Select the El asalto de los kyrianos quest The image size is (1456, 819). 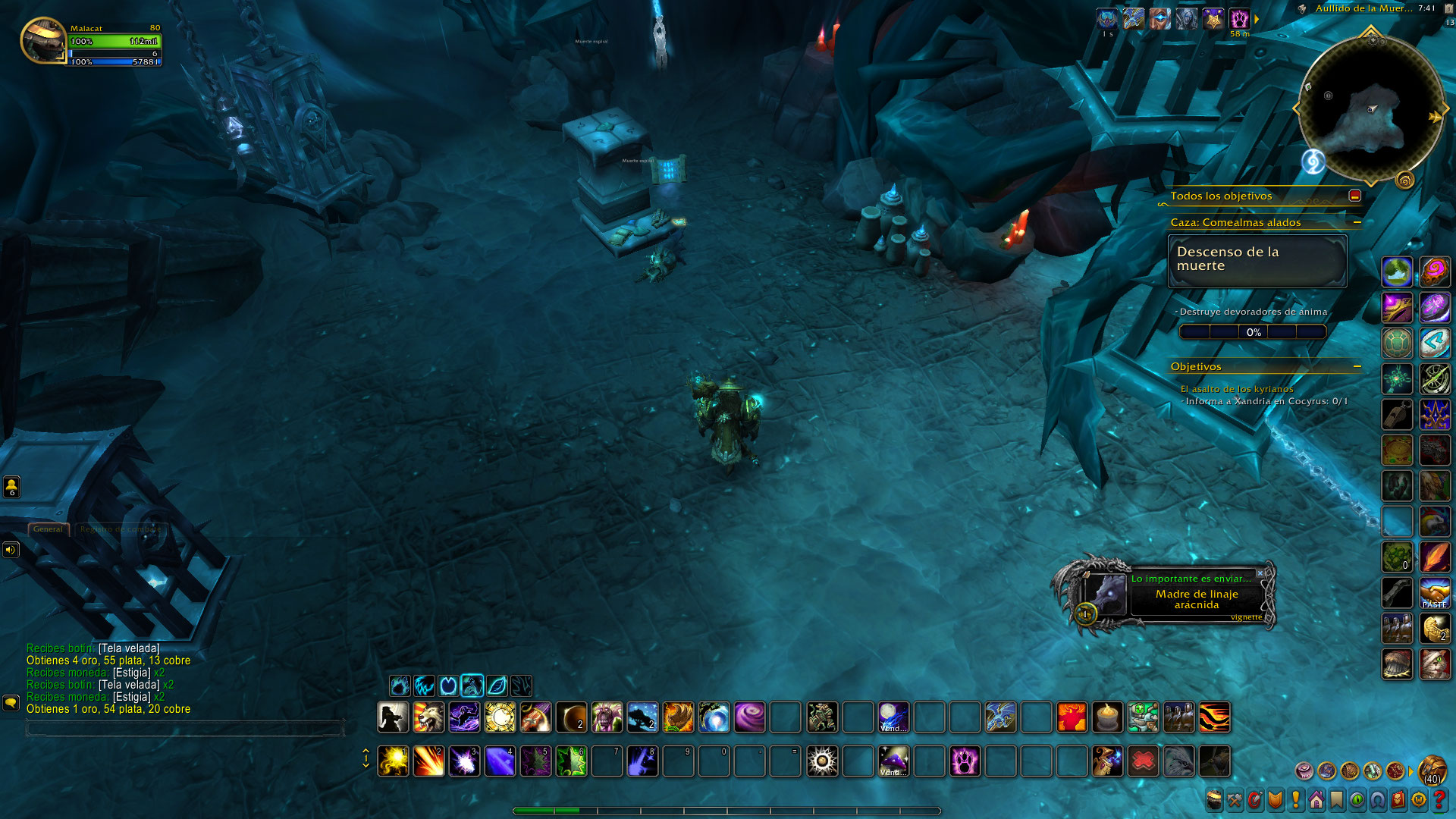[1236, 389]
